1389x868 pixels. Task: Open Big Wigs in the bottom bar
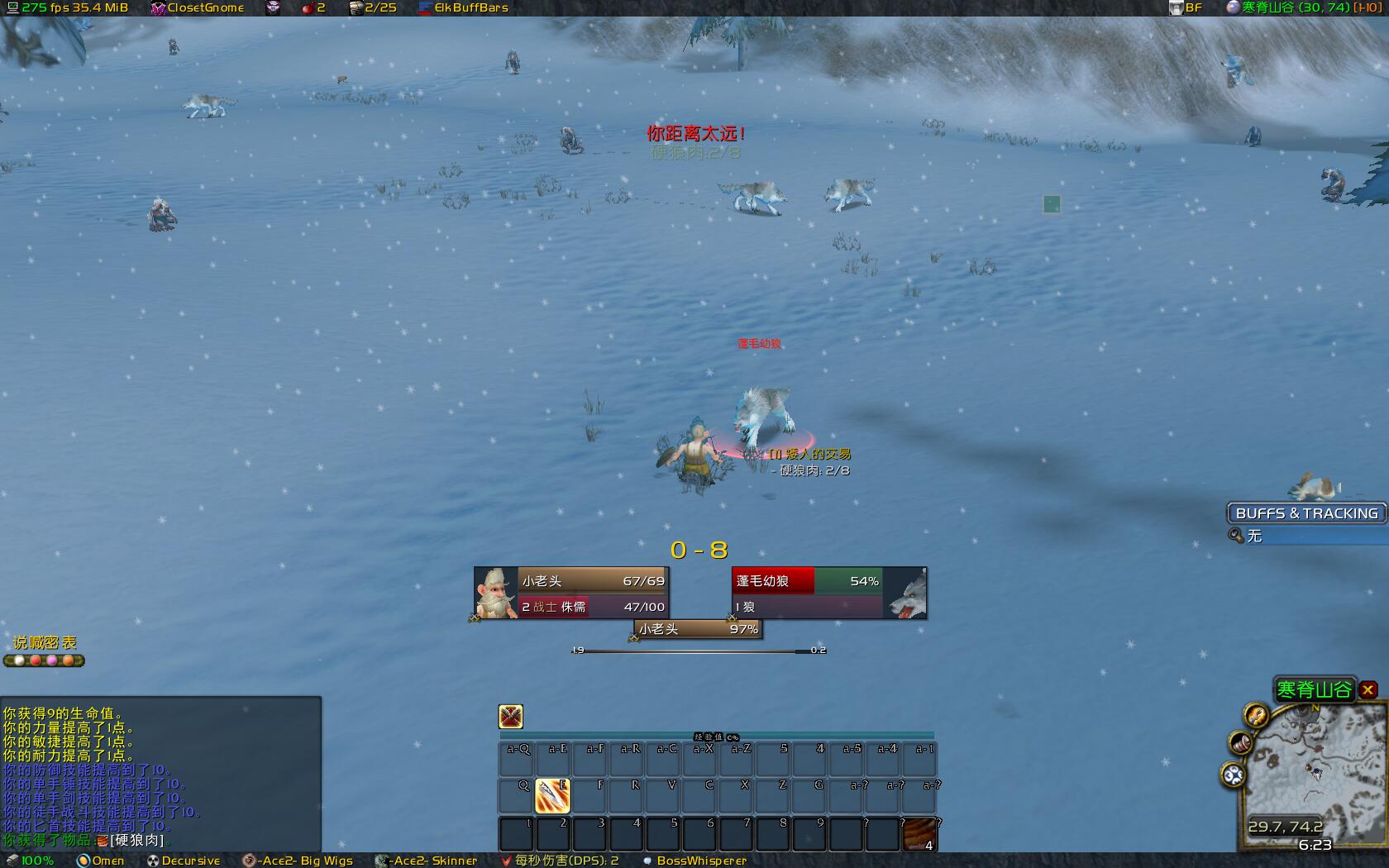[298, 861]
